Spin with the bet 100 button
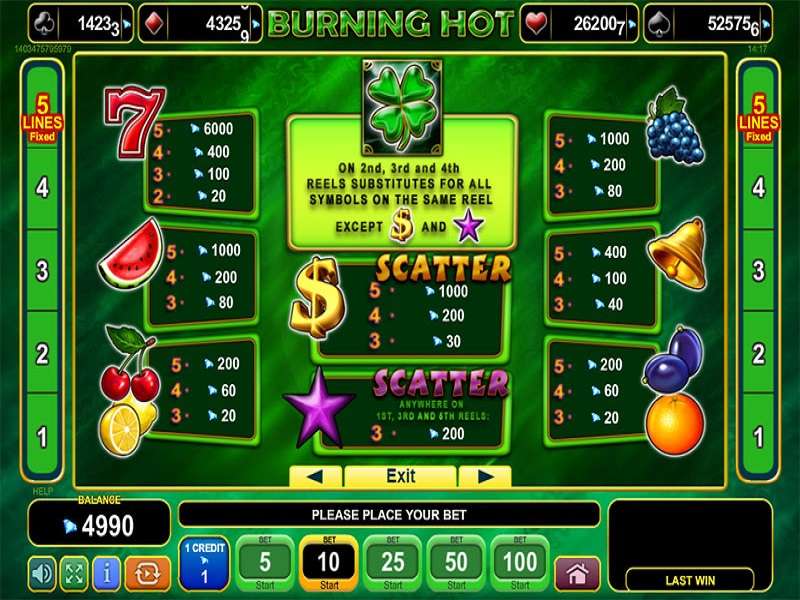Viewport: 800px width, 600px height. [520, 563]
